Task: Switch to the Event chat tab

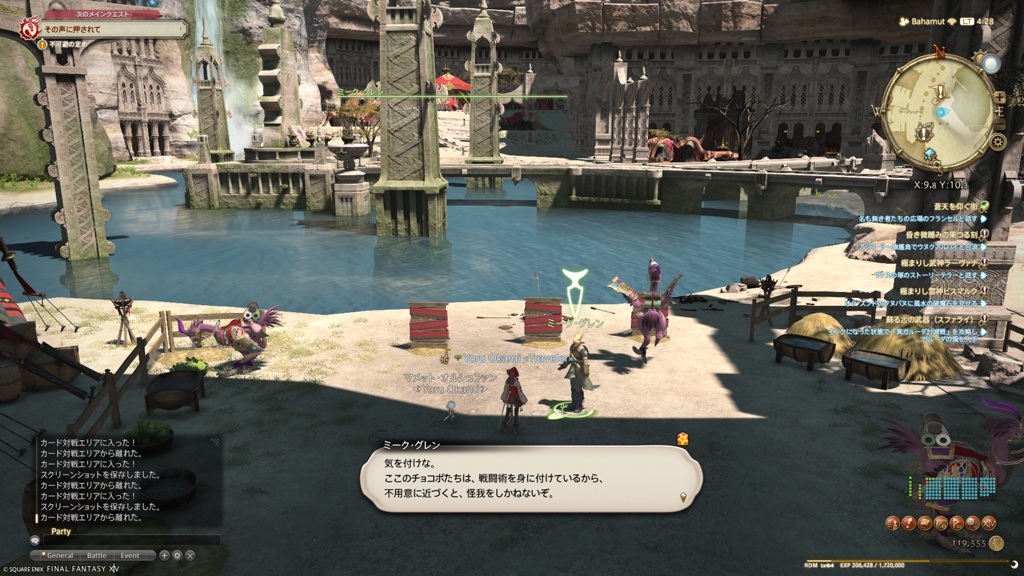Action: (x=131, y=555)
